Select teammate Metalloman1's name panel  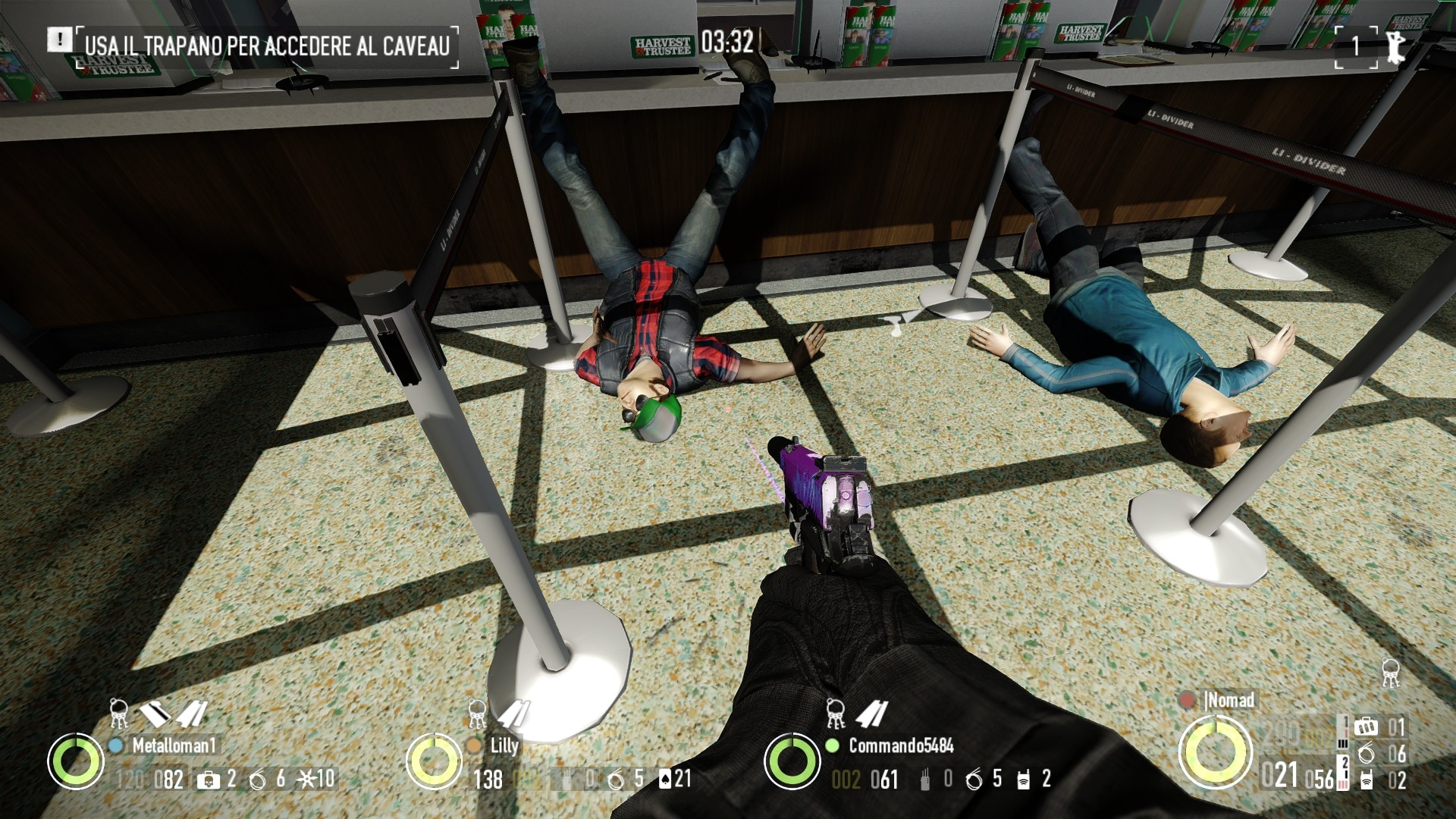pos(174,745)
